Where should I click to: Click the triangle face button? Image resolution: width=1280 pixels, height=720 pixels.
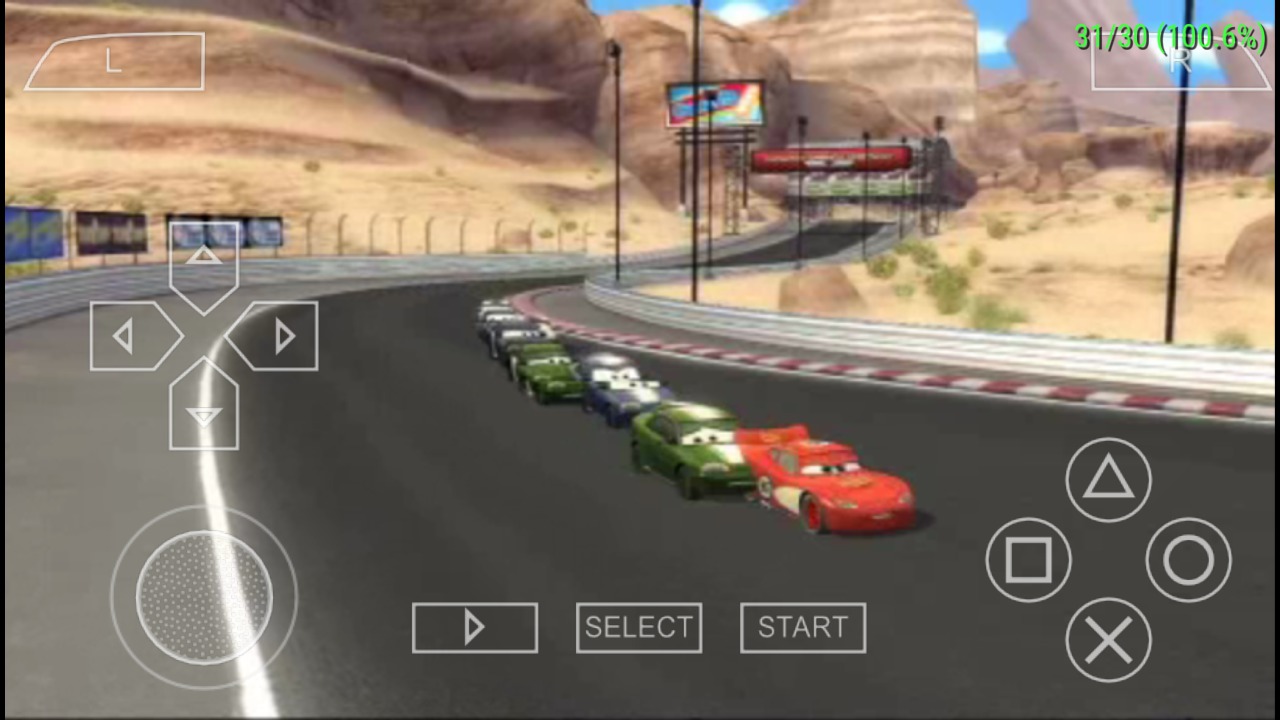click(x=1108, y=480)
